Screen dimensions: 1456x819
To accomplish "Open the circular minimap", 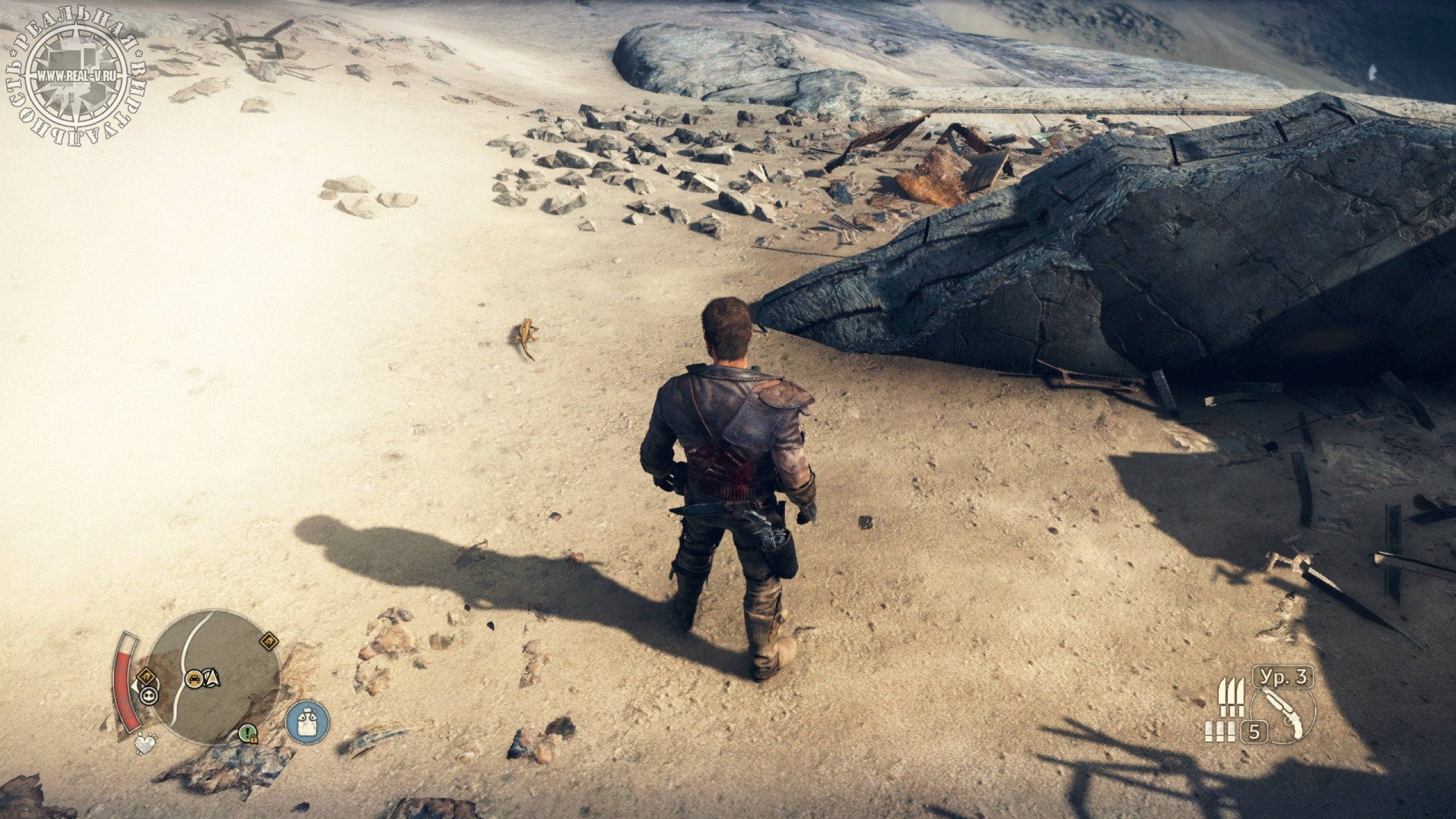I will click(217, 677).
